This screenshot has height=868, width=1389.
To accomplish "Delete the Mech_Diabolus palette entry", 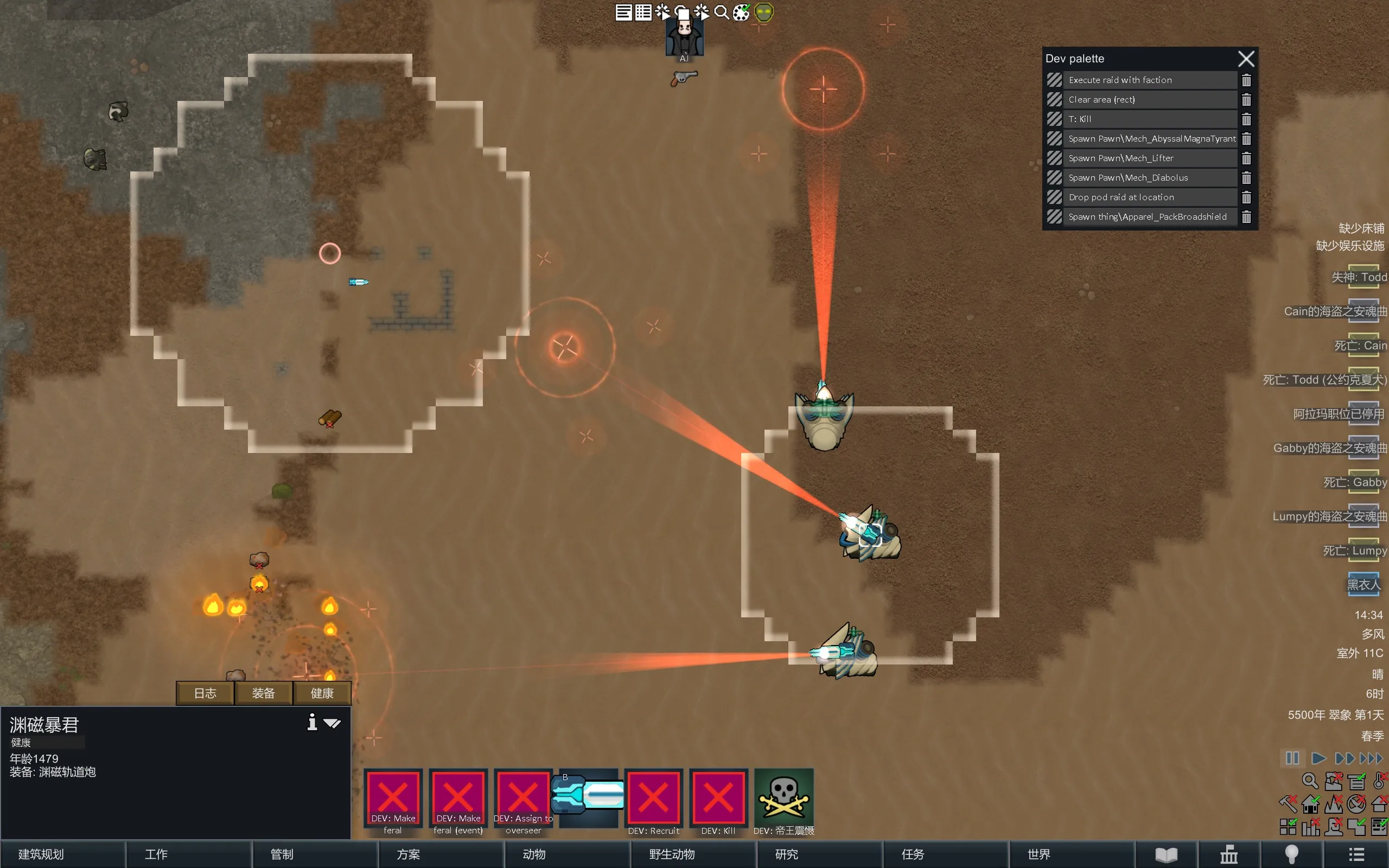I will pos(1246,178).
